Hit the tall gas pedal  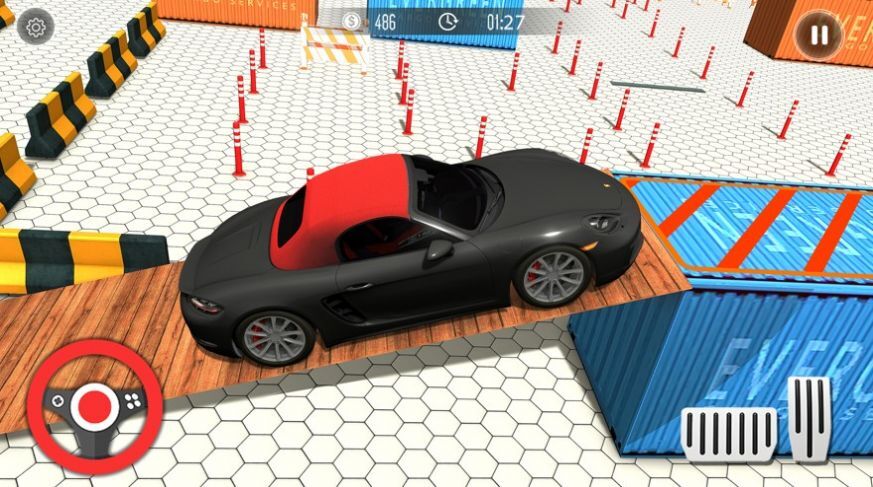coord(809,417)
